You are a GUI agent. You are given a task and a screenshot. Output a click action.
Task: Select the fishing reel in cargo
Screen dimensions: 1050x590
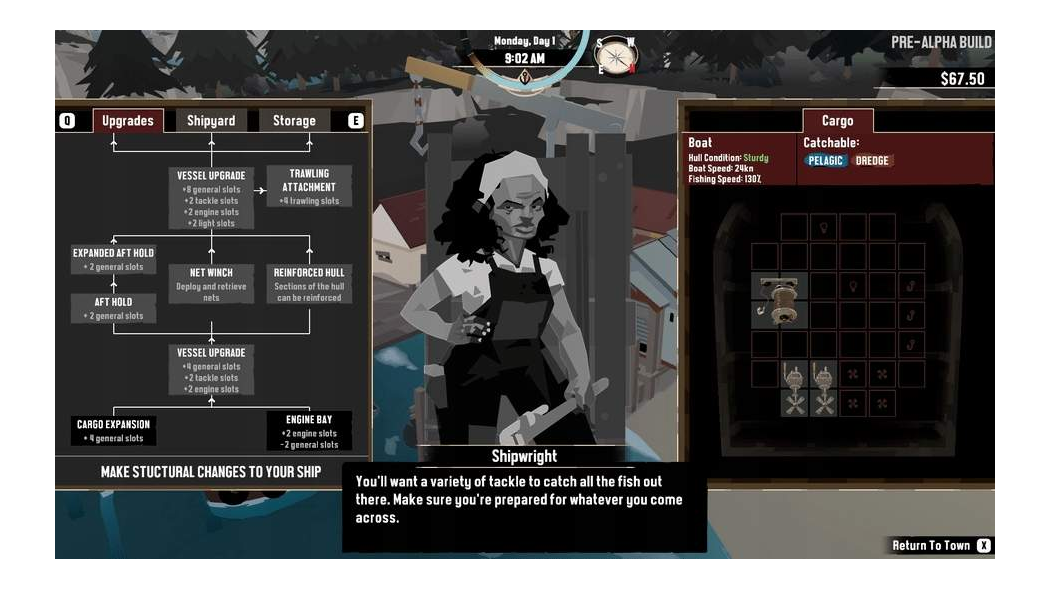tap(780, 300)
